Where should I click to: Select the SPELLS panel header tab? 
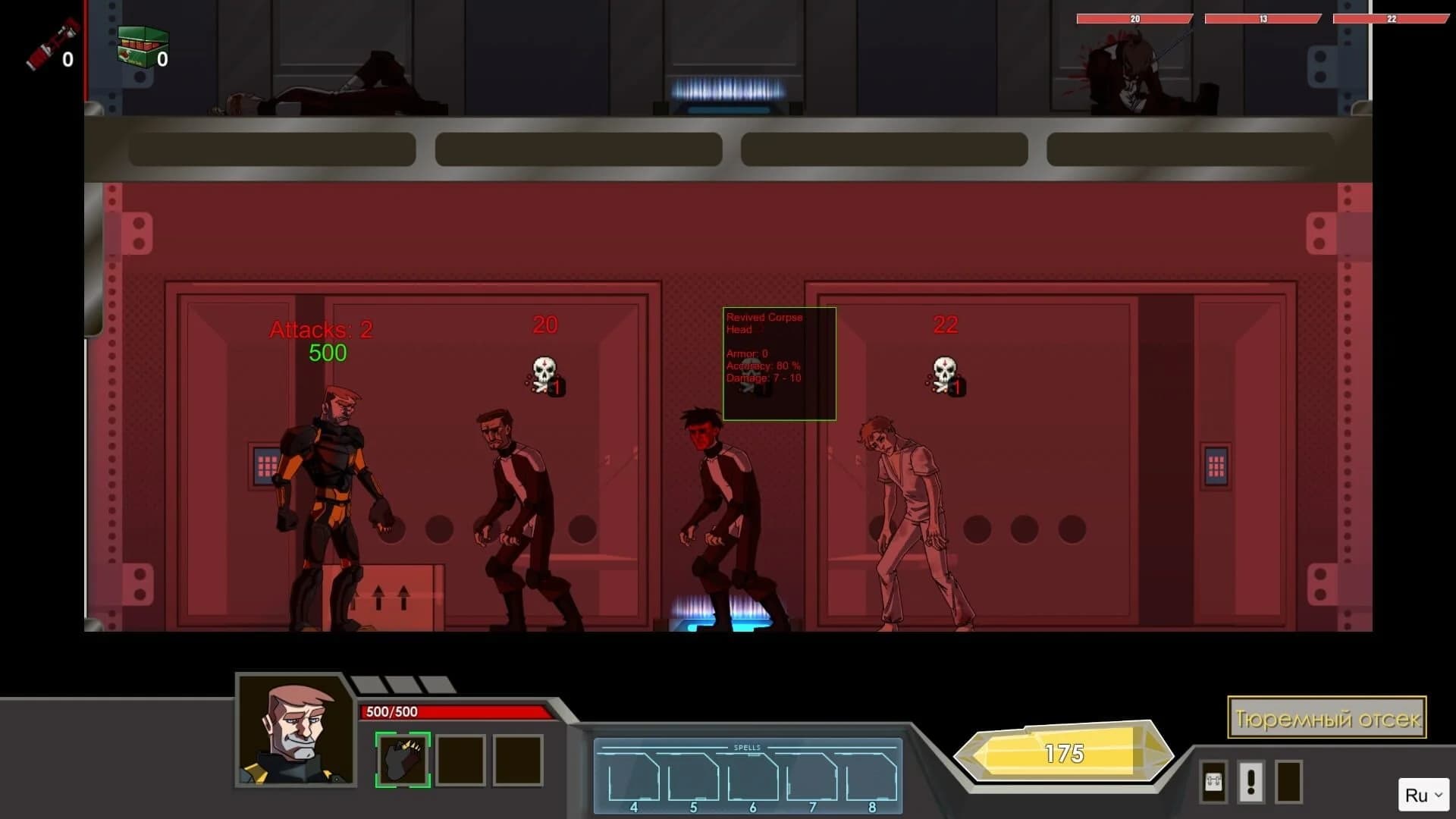[x=749, y=745]
